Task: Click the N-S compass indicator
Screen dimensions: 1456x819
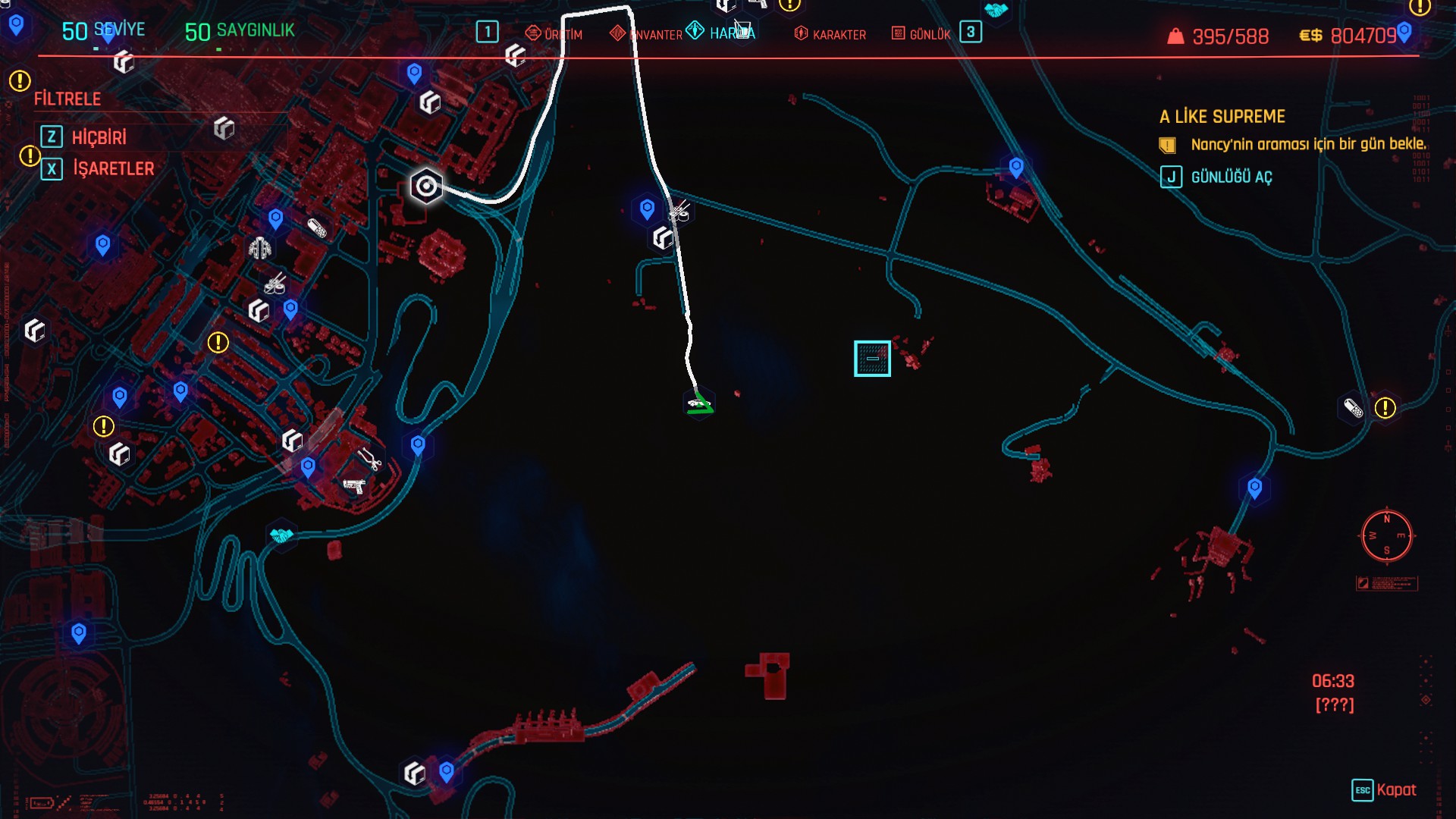Action: tap(1386, 536)
